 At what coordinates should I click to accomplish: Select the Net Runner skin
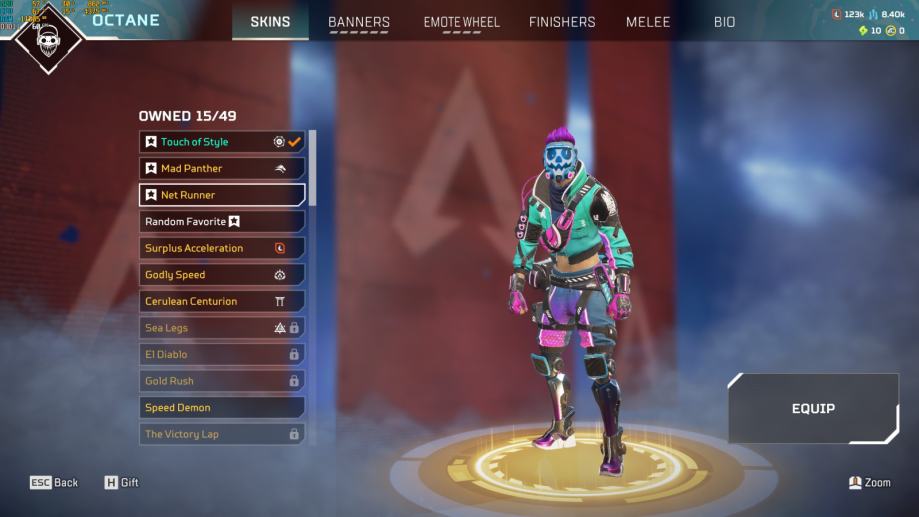[222, 195]
